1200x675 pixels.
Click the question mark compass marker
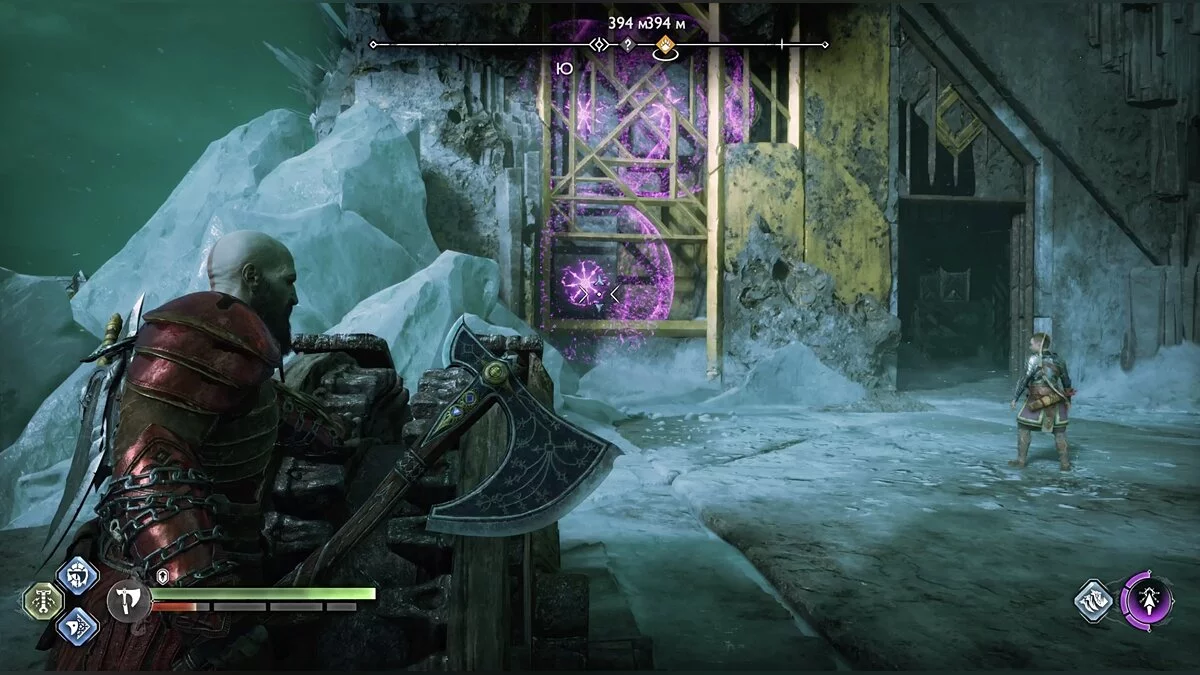(627, 44)
